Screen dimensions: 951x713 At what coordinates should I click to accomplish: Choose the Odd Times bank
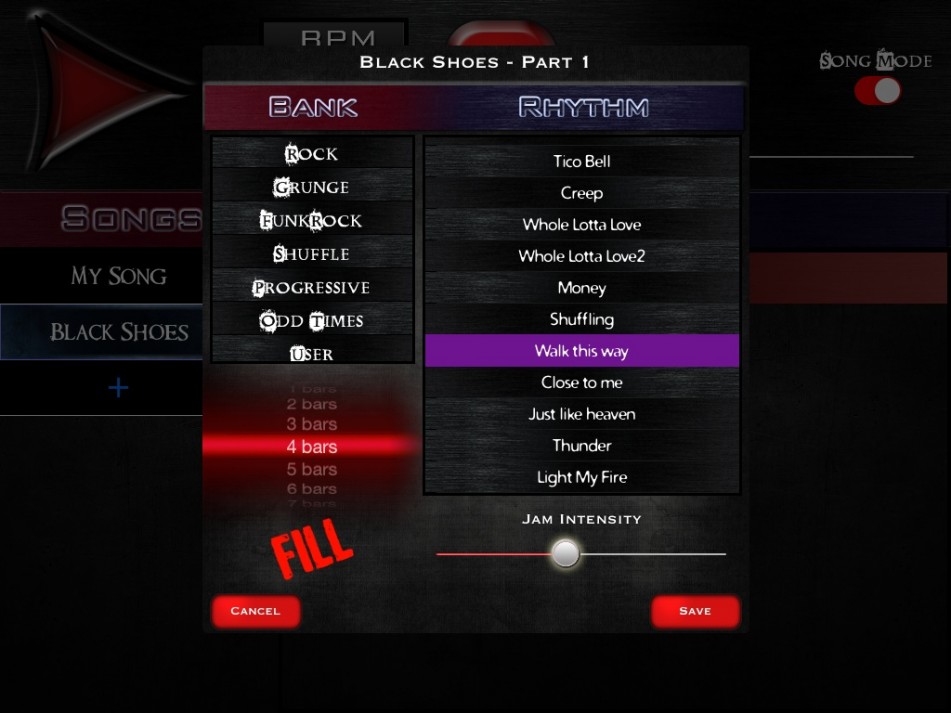pyautogui.click(x=312, y=321)
